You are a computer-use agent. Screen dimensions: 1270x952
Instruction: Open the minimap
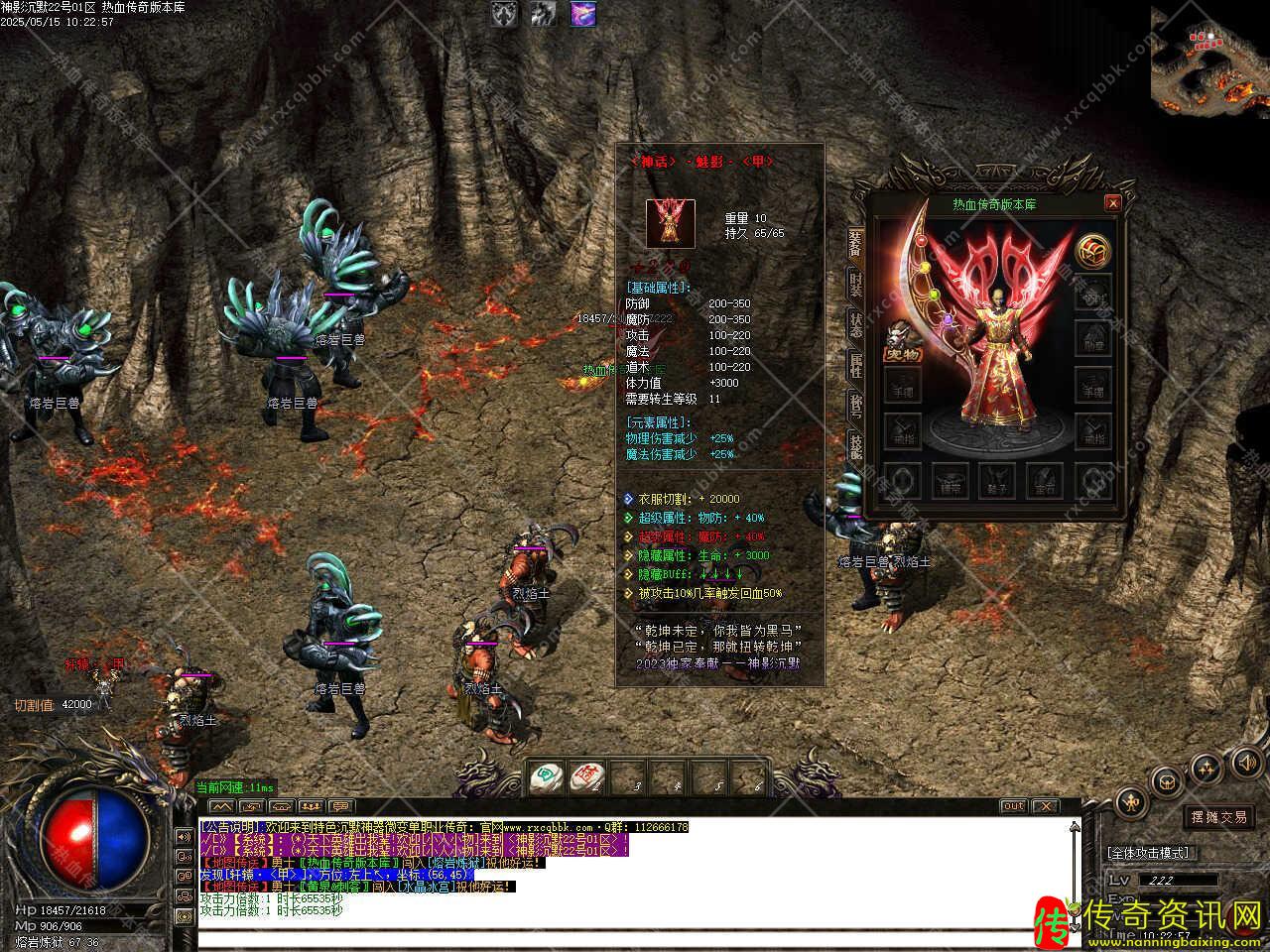[x=1210, y=59]
